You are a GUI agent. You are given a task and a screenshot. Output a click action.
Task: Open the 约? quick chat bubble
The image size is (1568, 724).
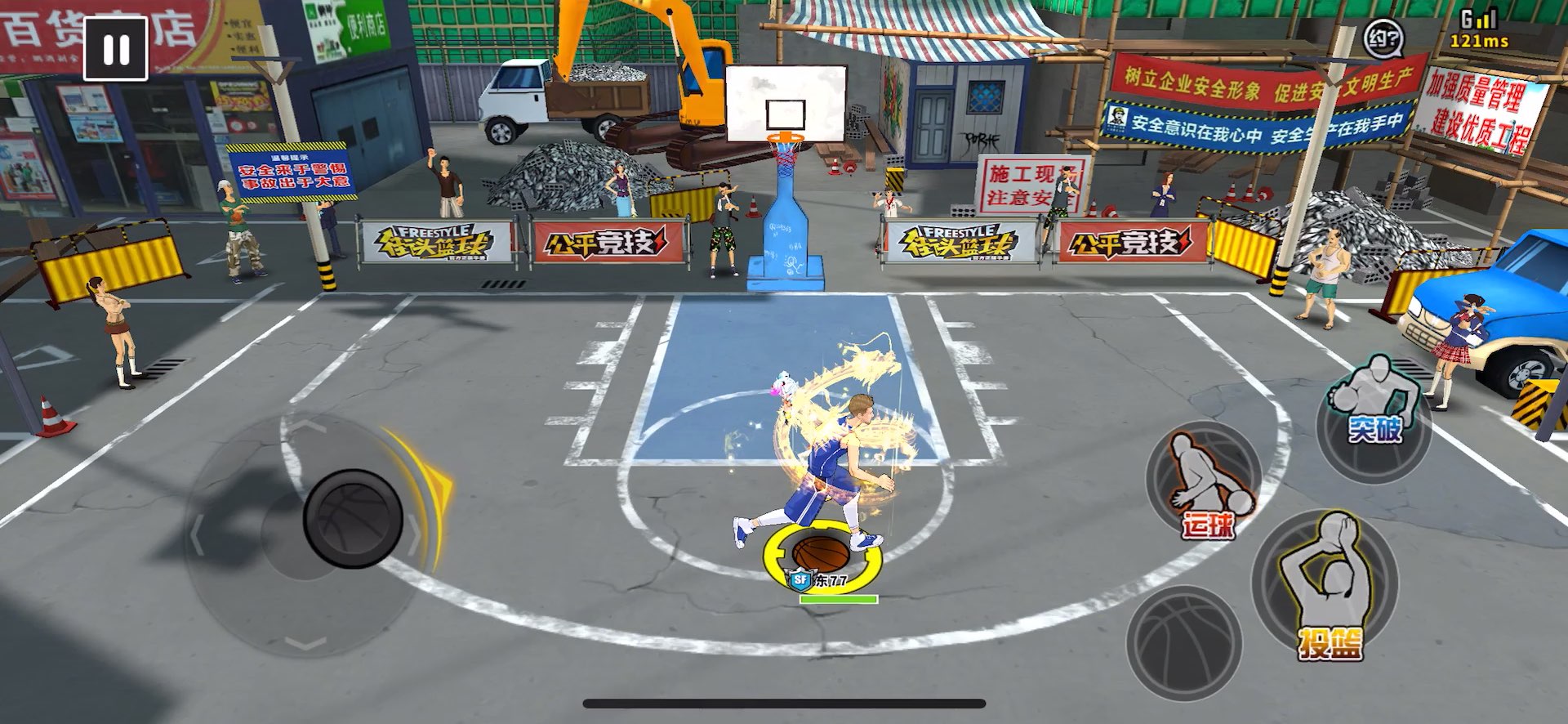(1383, 38)
